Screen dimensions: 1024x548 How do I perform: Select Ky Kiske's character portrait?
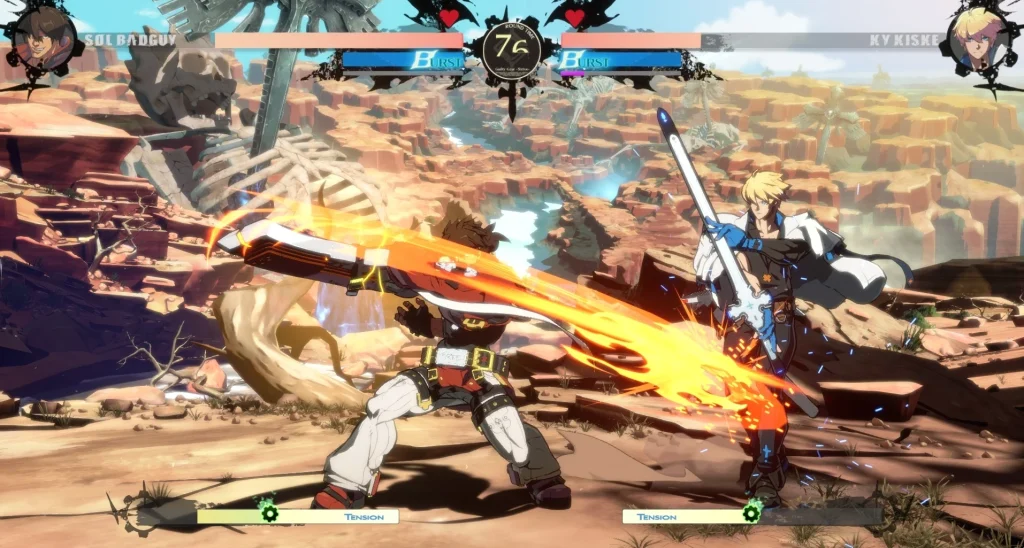coord(979,41)
